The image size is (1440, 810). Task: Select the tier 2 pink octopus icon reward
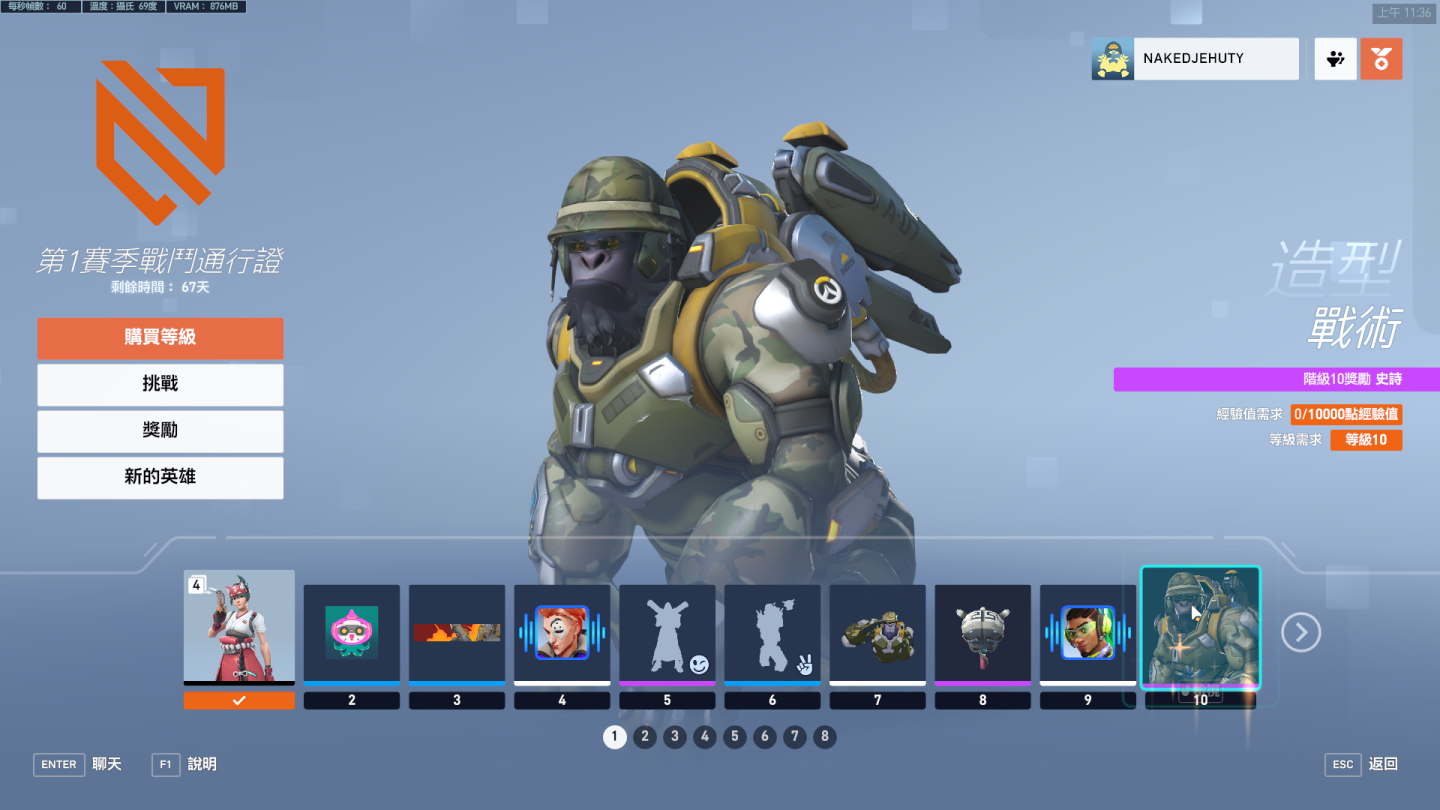pyautogui.click(x=351, y=633)
